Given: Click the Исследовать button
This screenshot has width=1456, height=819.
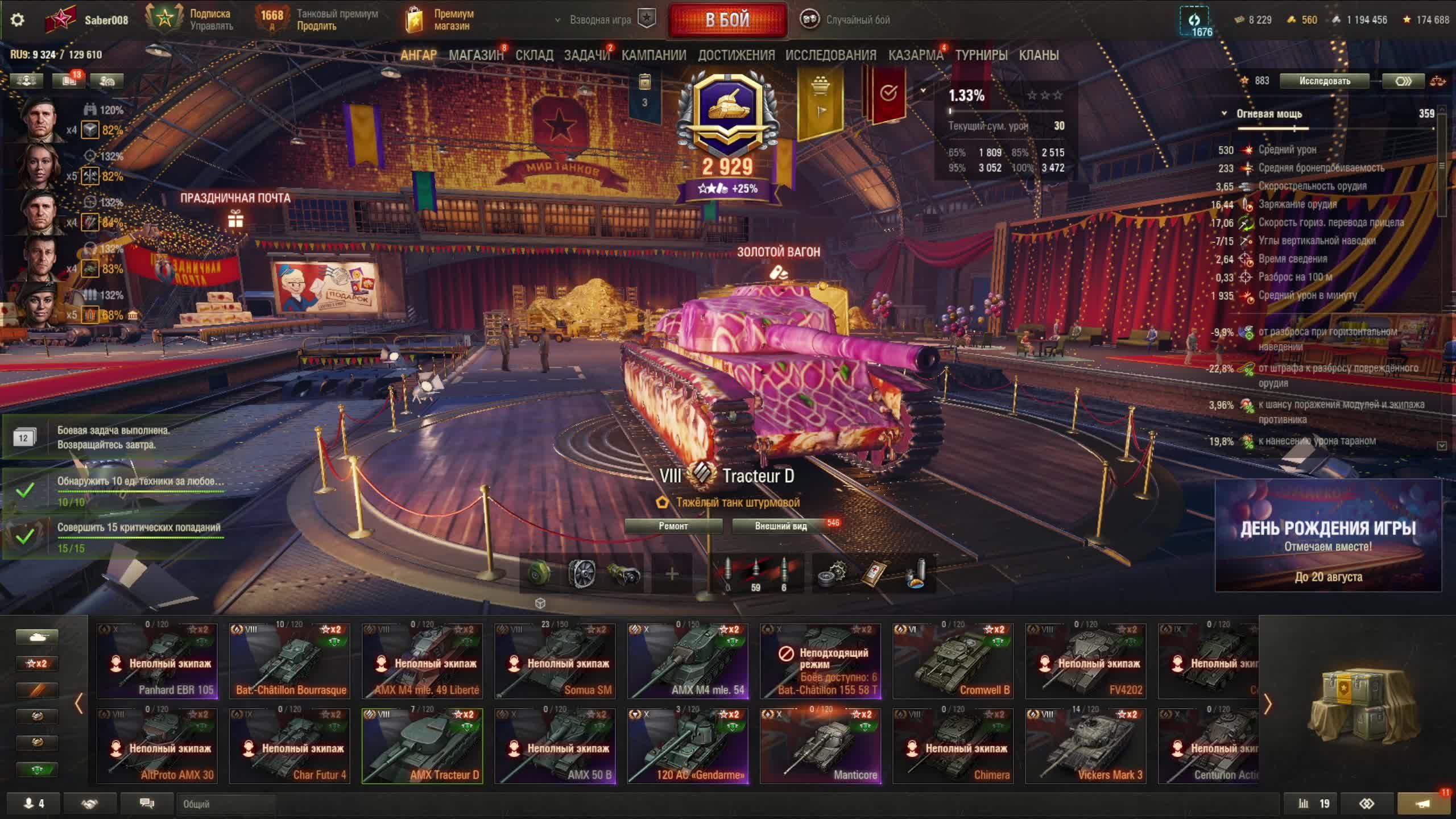Looking at the screenshot, I should (x=1324, y=81).
